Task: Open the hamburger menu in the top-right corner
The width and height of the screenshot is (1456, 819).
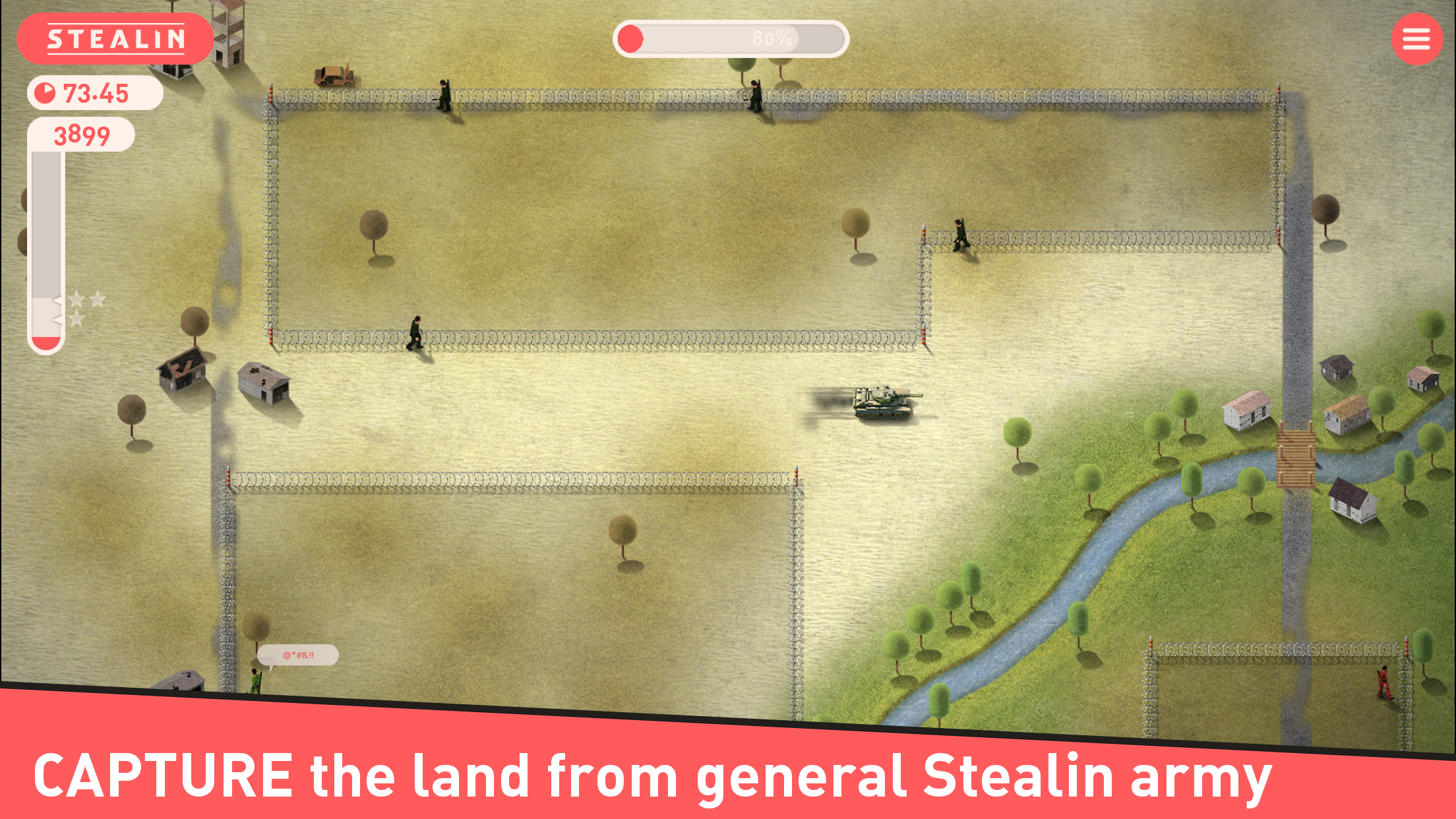Action: pyautogui.click(x=1416, y=38)
